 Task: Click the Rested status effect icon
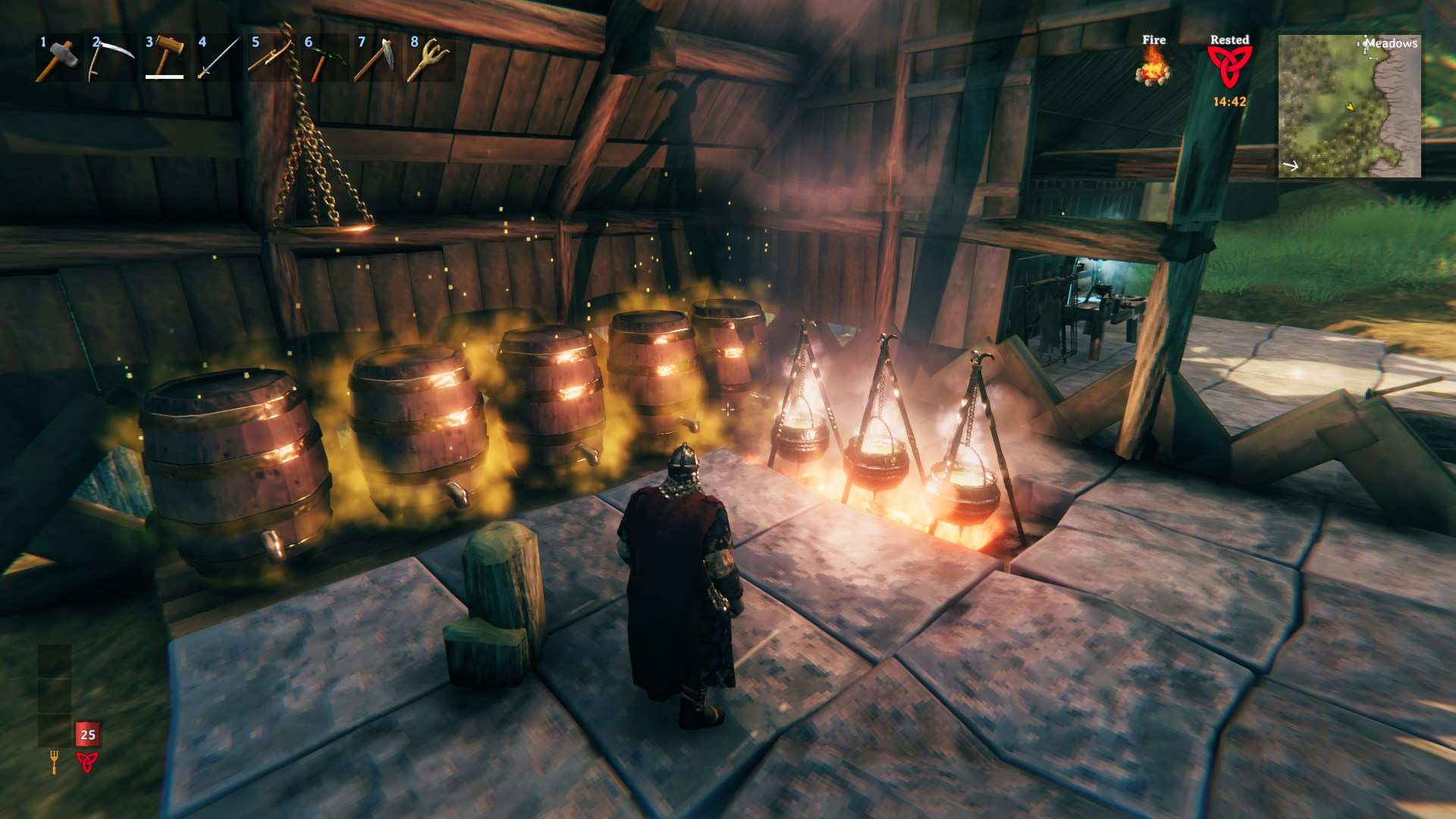1229,68
